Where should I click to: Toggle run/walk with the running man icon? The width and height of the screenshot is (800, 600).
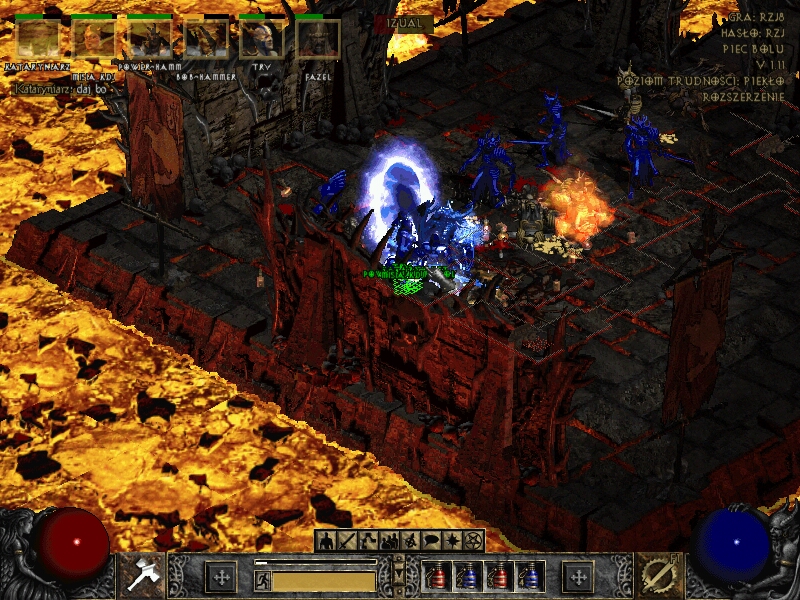click(x=263, y=580)
